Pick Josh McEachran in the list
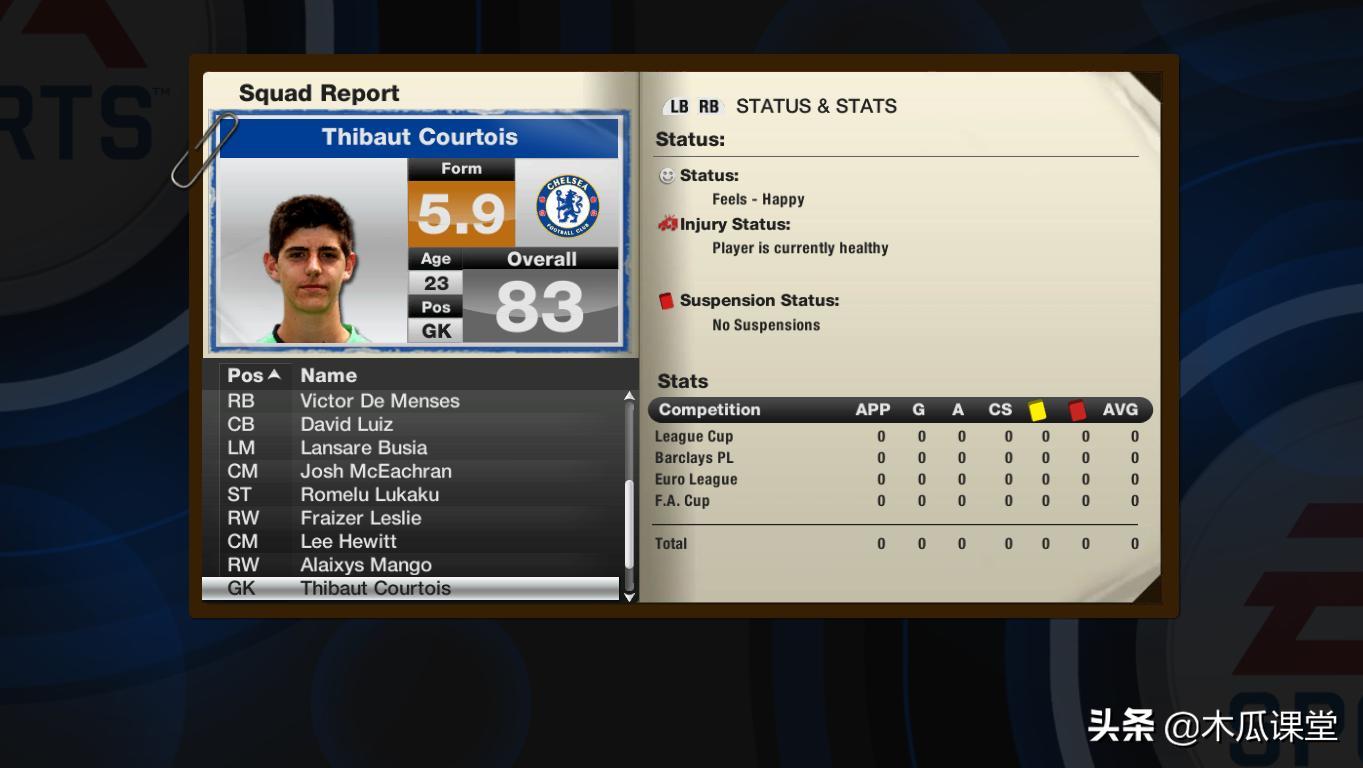 click(x=376, y=471)
